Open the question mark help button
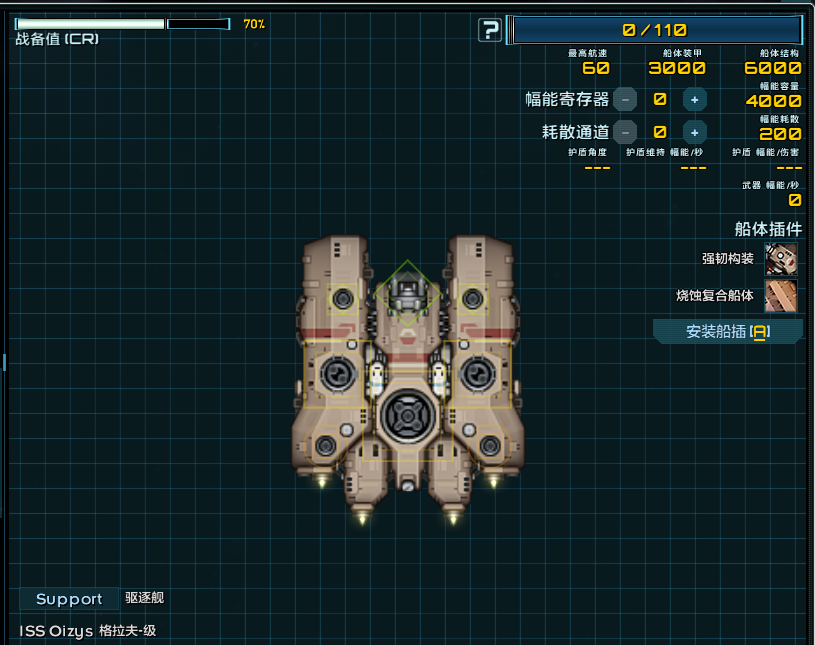The height and width of the screenshot is (645, 815). (x=490, y=30)
